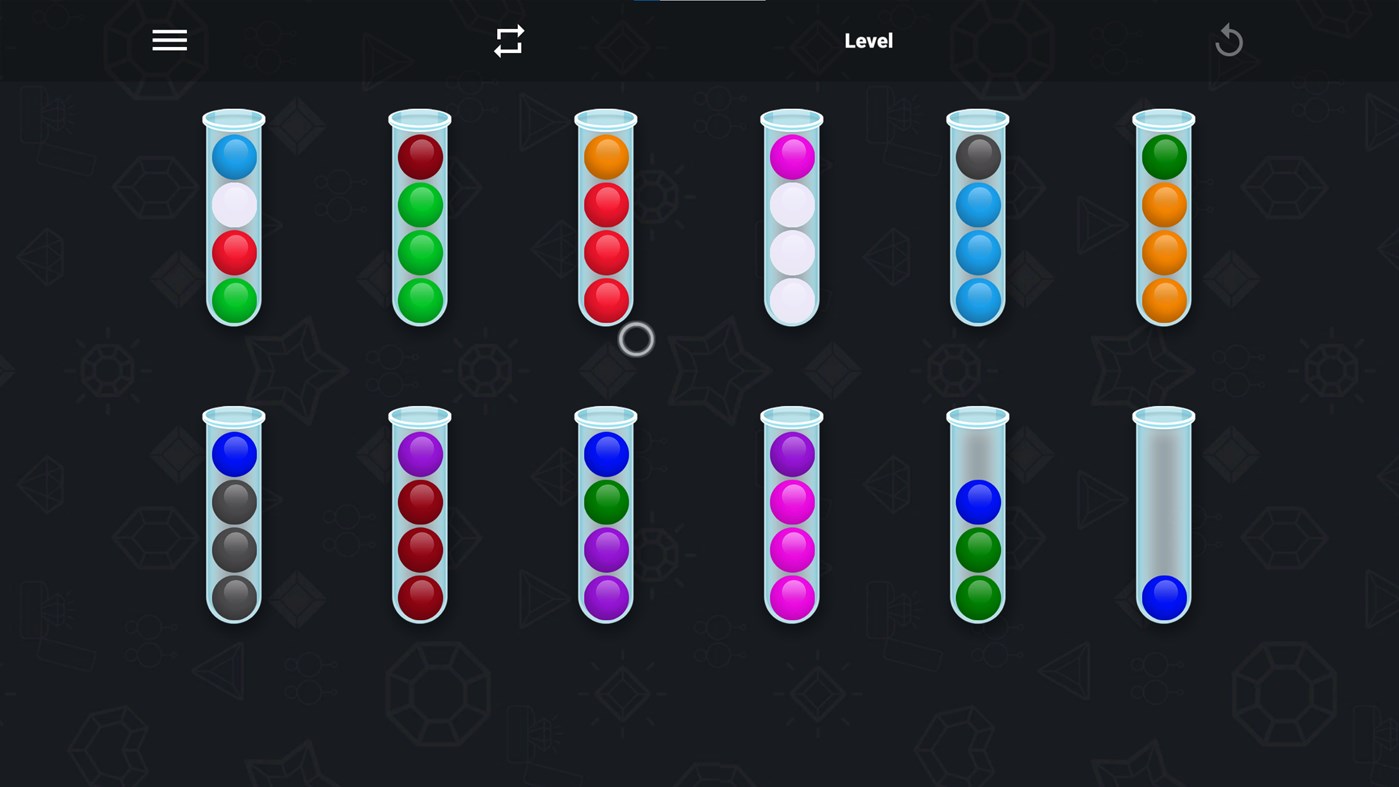Click the small circle below the red-ball tube
1399x787 pixels.
tap(634, 340)
